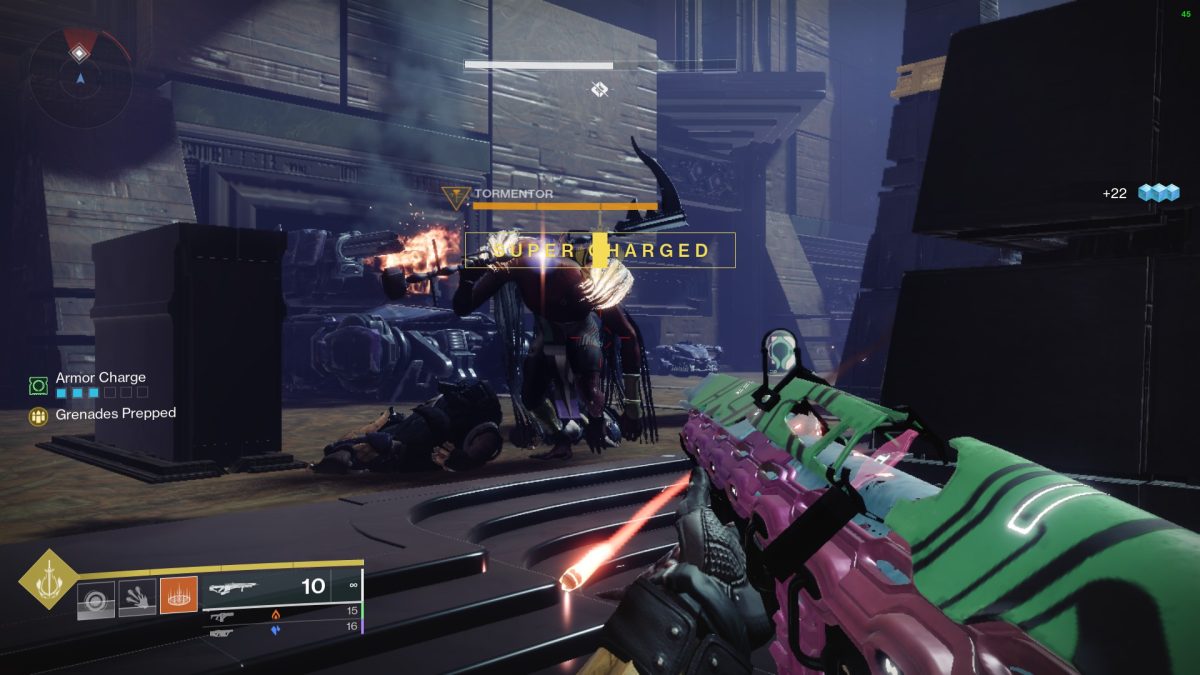Screen dimensions: 1200x675
Task: Switch to the energy weapon with 15 ammo
Action: pos(283,614)
